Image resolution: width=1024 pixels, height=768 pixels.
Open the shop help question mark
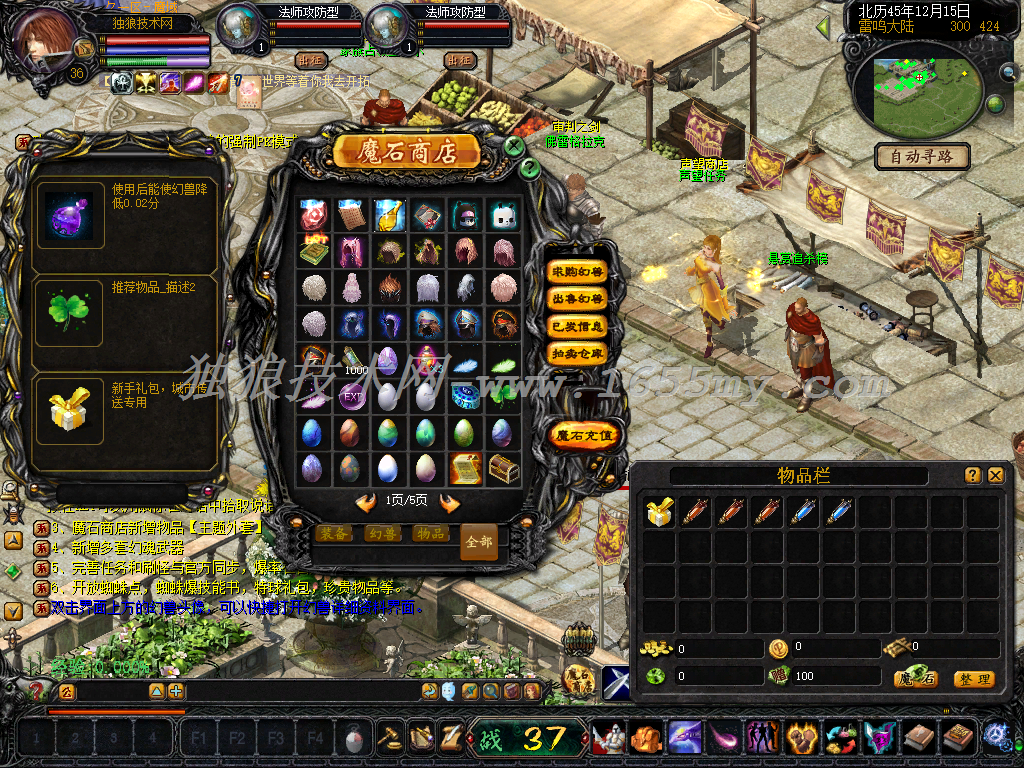(x=530, y=169)
